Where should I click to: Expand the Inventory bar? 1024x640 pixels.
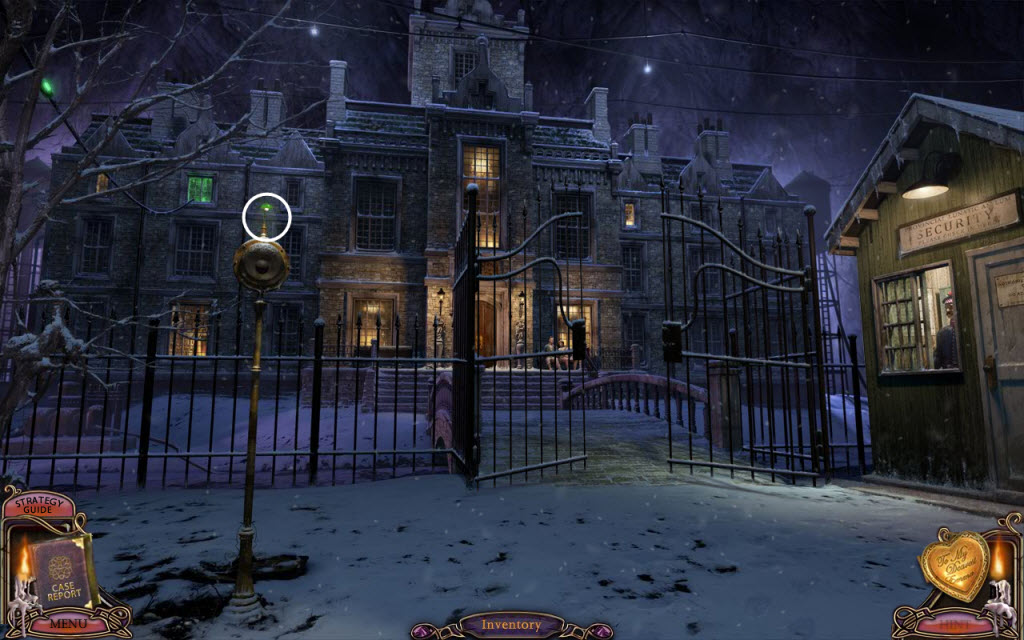tap(511, 626)
